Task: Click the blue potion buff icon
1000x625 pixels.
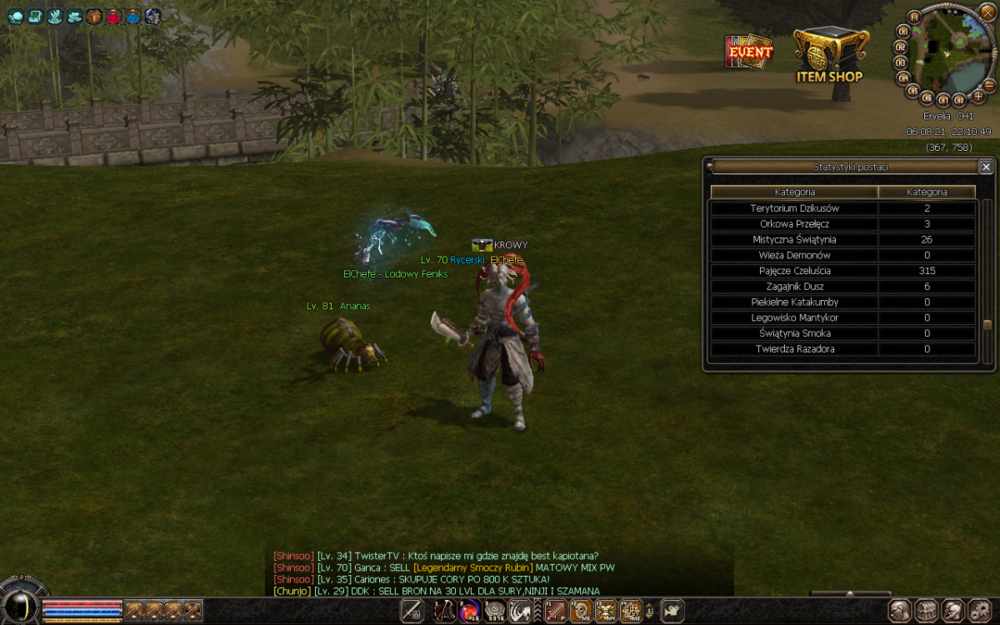Action: (133, 16)
